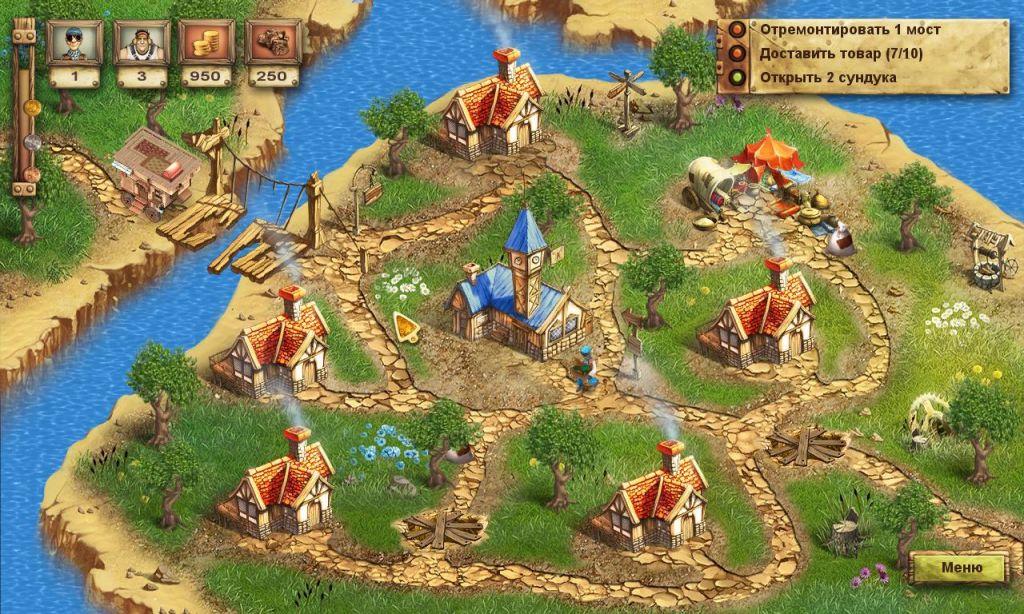Viewport: 1024px width, 614px height.
Task: Pick the mustached strongman worker portrait
Action: coord(141,42)
